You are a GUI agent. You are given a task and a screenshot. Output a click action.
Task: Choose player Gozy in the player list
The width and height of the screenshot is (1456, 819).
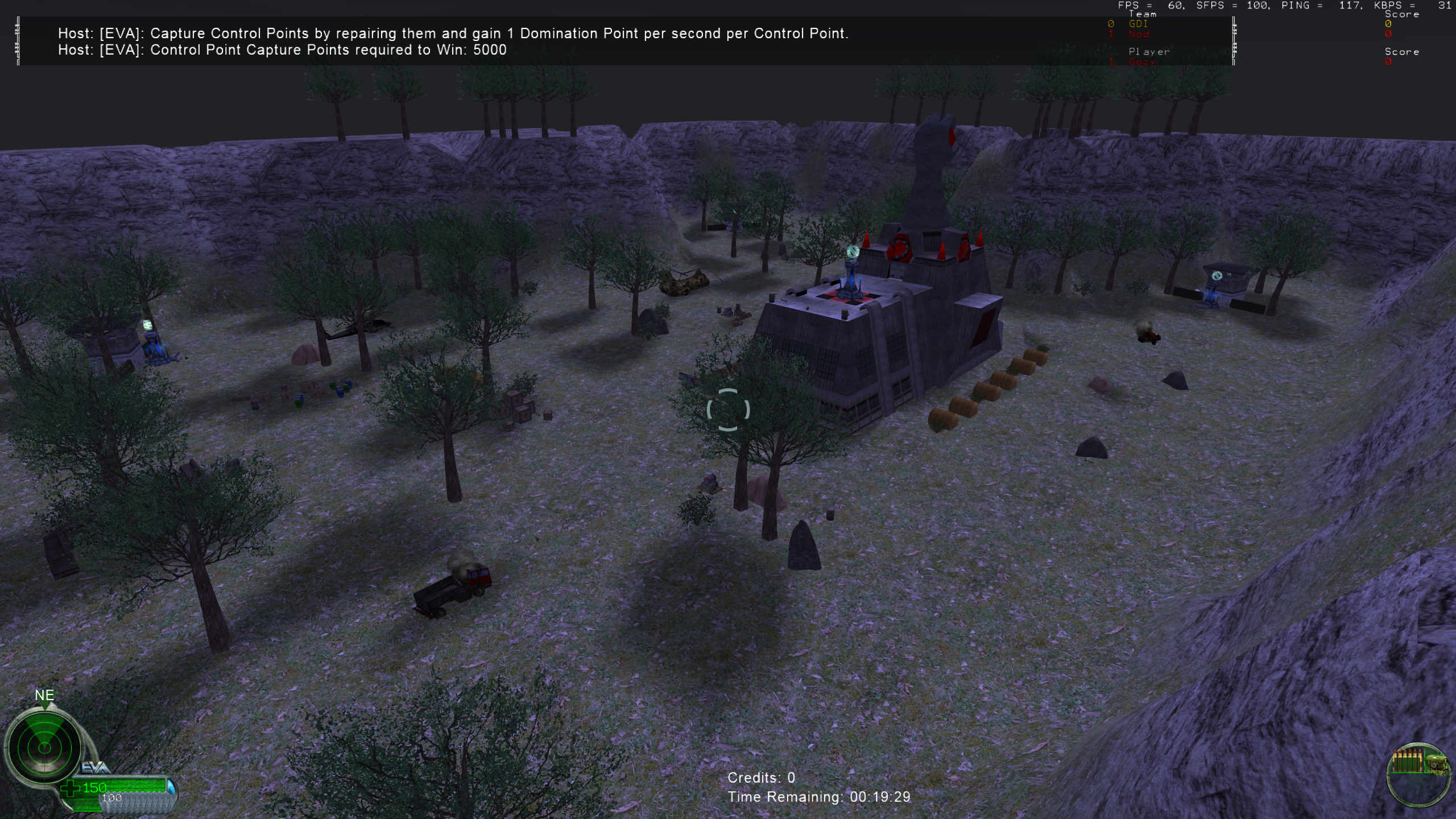1141,61
